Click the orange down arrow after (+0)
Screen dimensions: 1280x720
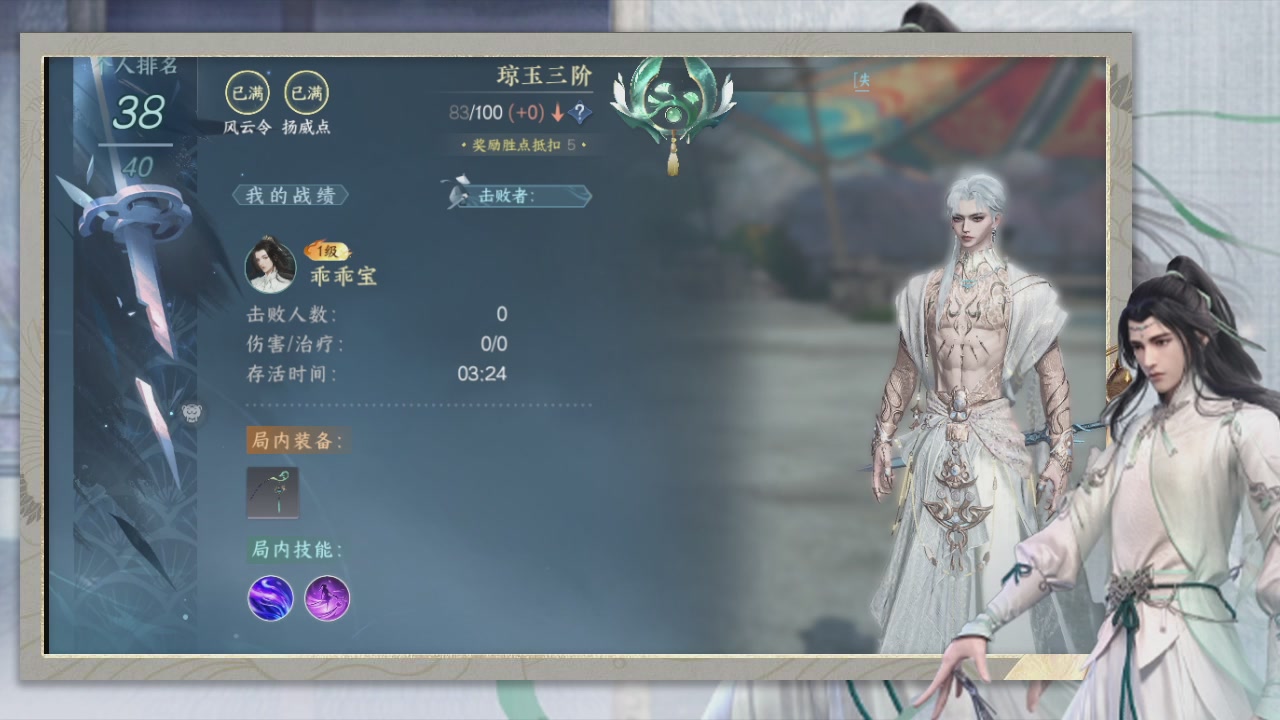[x=557, y=113]
